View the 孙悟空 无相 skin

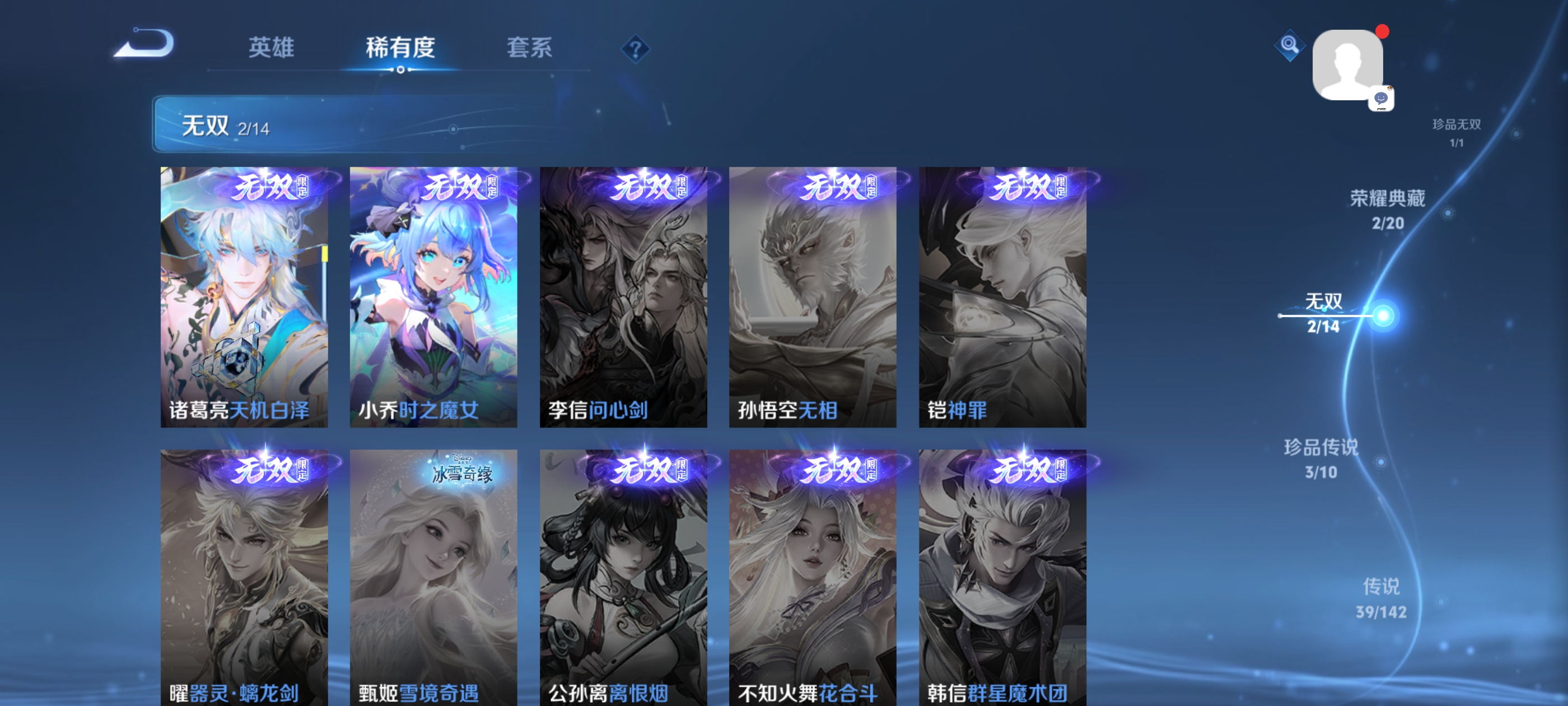click(814, 299)
